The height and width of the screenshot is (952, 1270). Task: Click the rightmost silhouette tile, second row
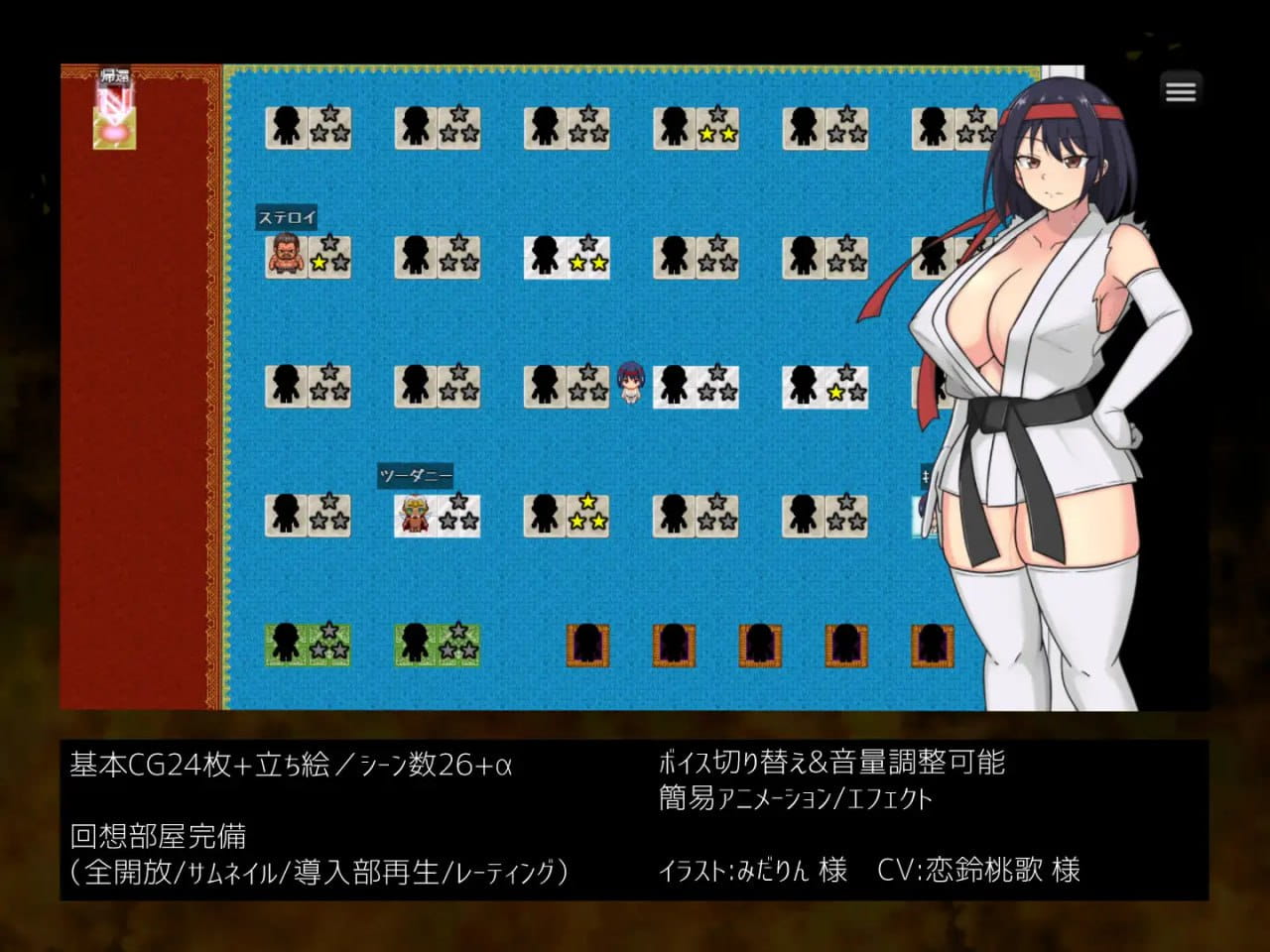(931, 256)
